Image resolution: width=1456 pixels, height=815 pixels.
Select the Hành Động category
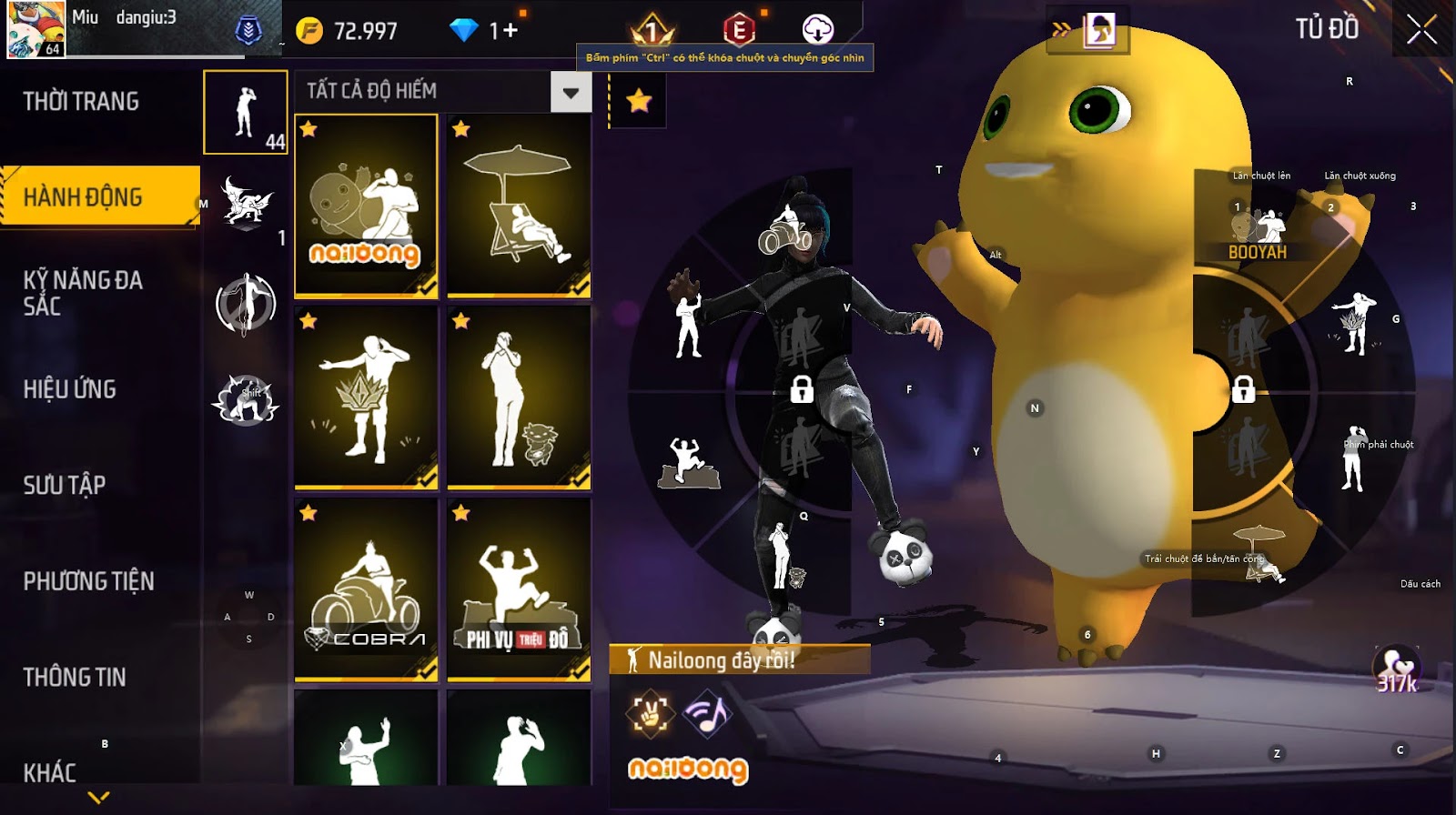tap(83, 196)
